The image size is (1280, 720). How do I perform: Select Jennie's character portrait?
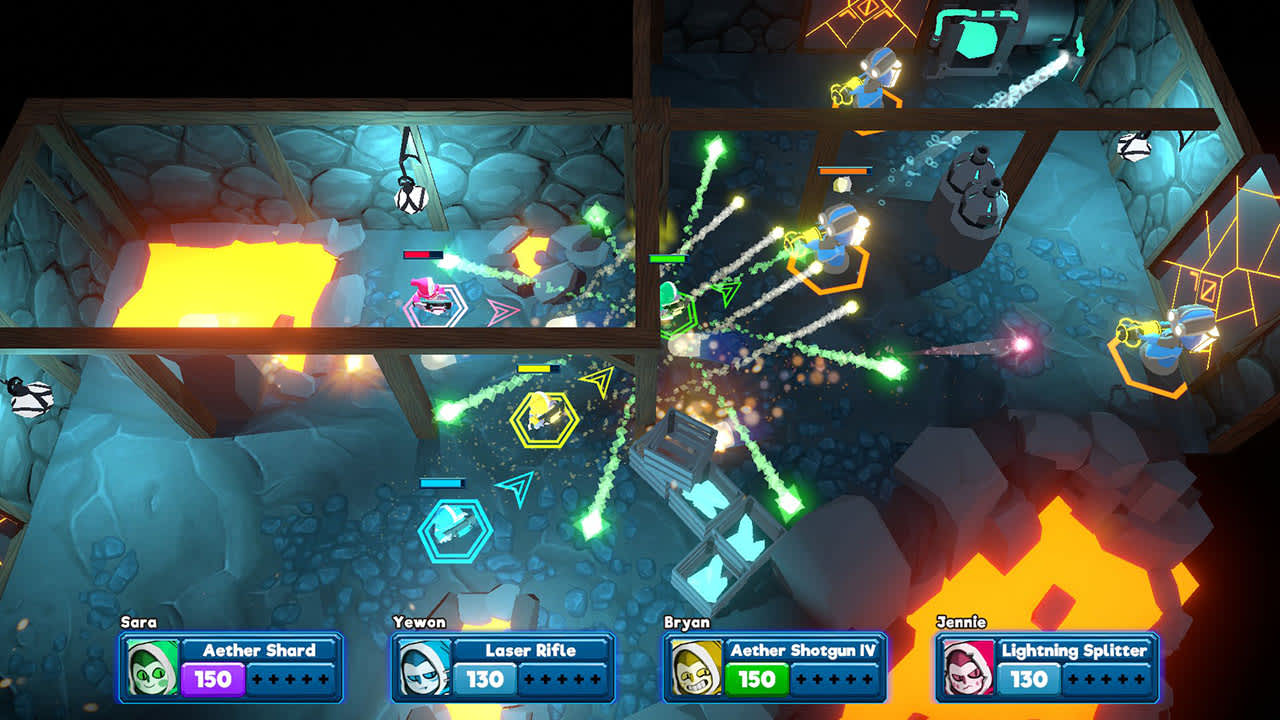[x=968, y=666]
